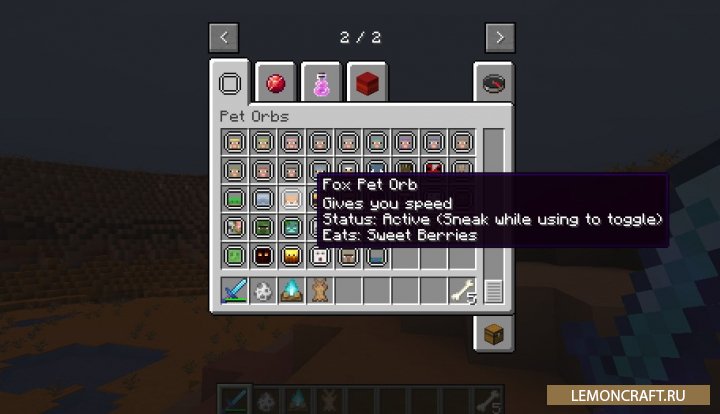Open the compass search tab

494,84
